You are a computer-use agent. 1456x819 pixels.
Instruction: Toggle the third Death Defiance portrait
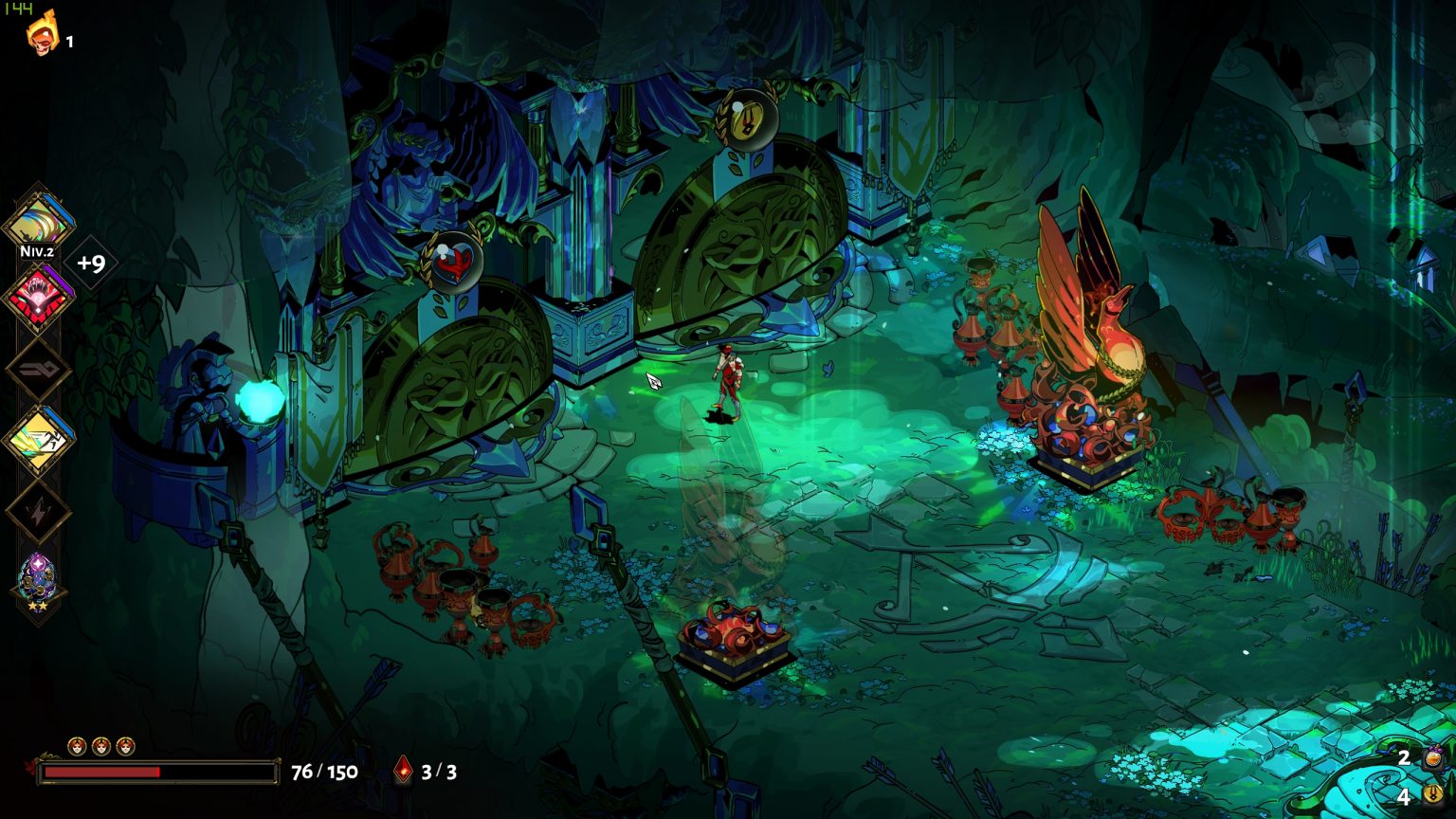click(x=124, y=746)
